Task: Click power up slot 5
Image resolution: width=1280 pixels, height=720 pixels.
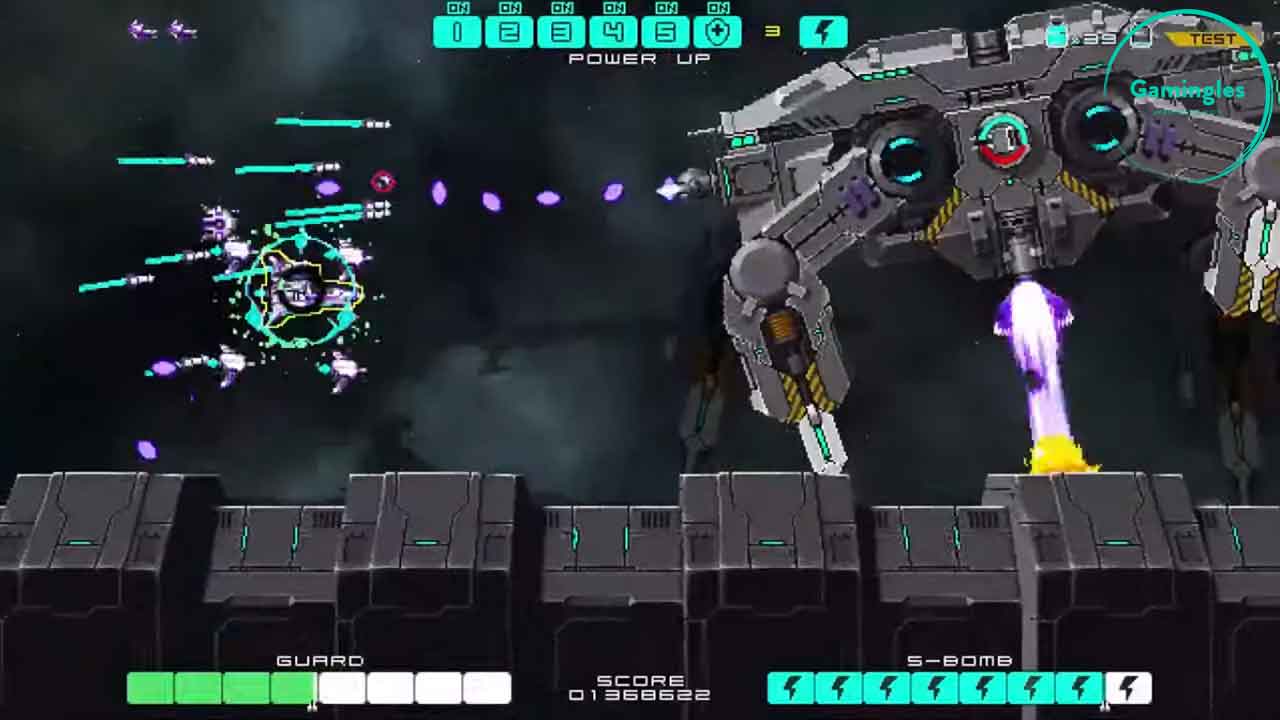Action: (x=665, y=32)
